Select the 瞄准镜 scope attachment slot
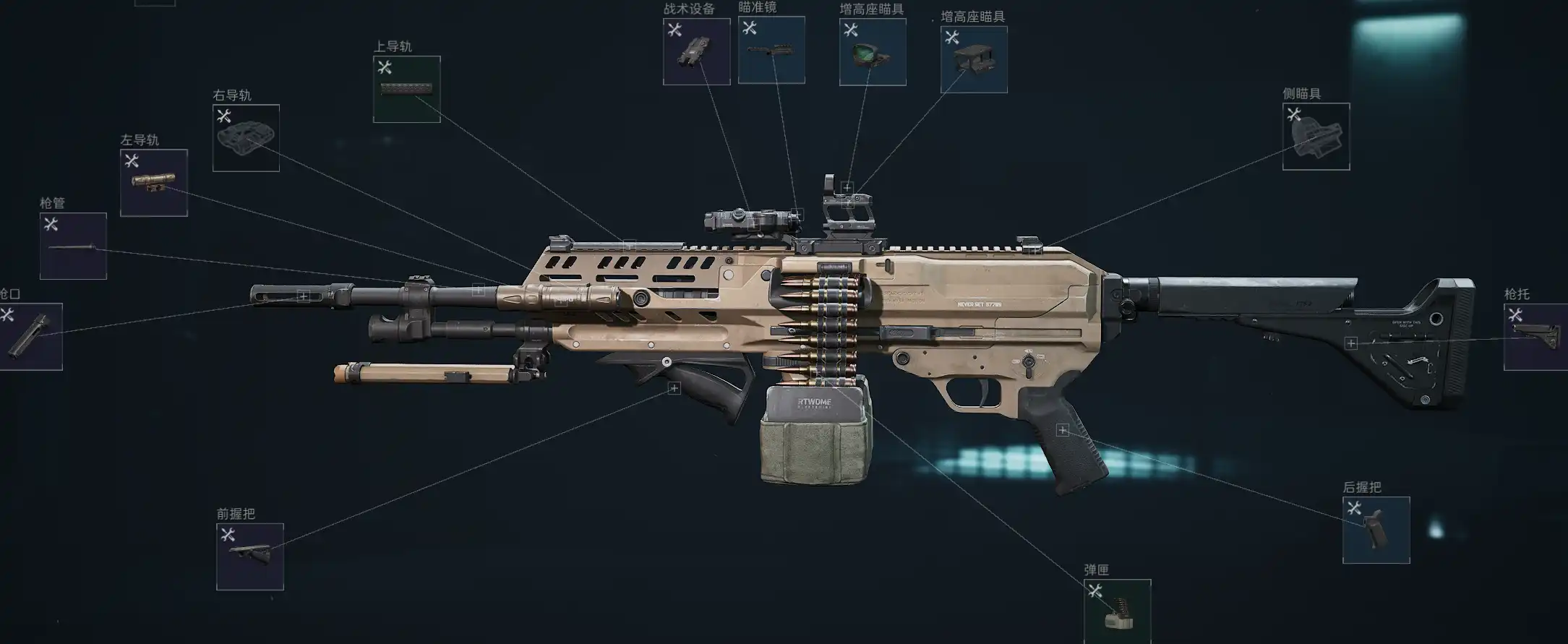 coord(771,50)
